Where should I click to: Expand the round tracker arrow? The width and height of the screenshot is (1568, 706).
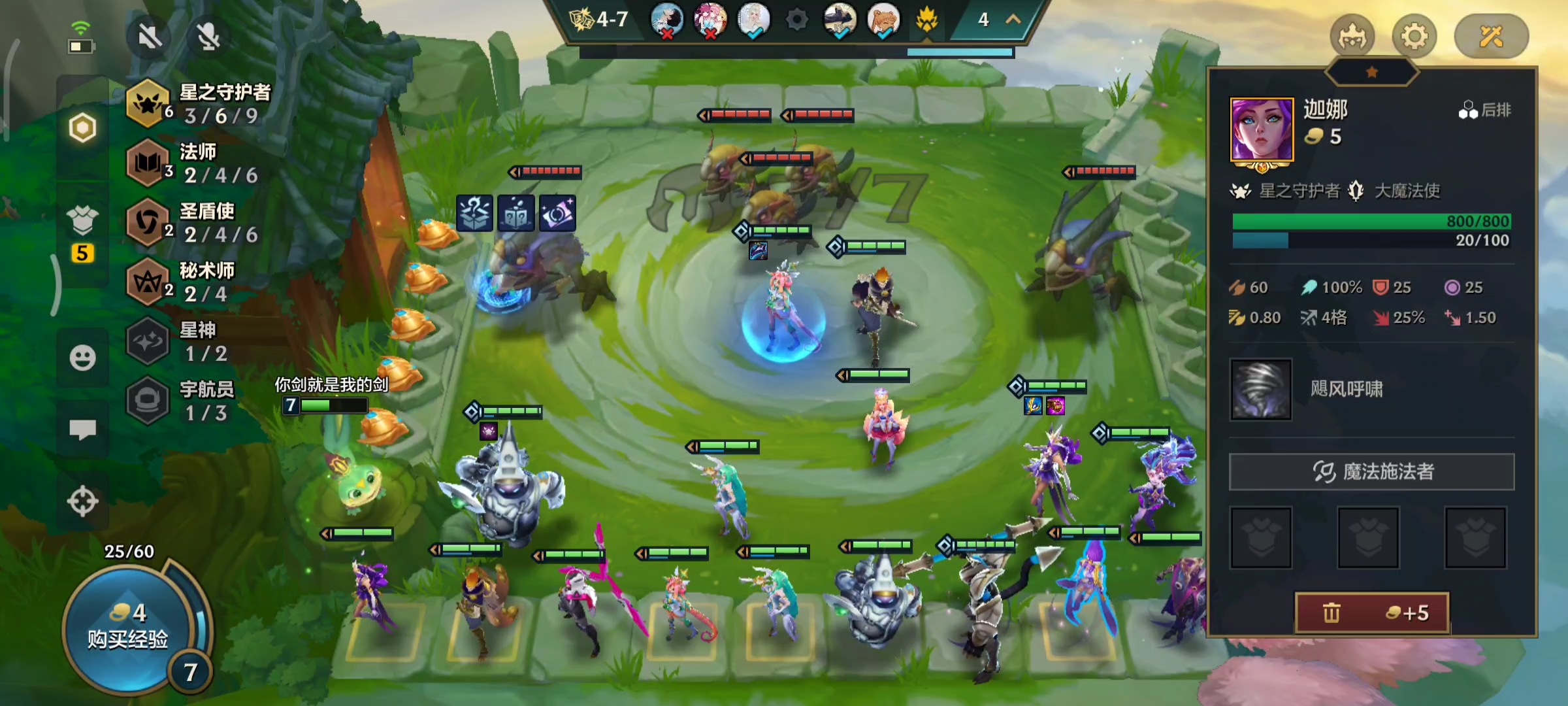[x=1013, y=20]
